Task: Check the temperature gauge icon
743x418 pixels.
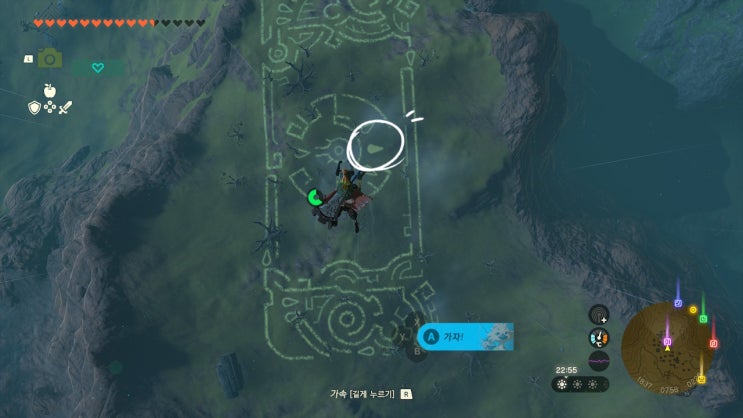Action: click(599, 338)
